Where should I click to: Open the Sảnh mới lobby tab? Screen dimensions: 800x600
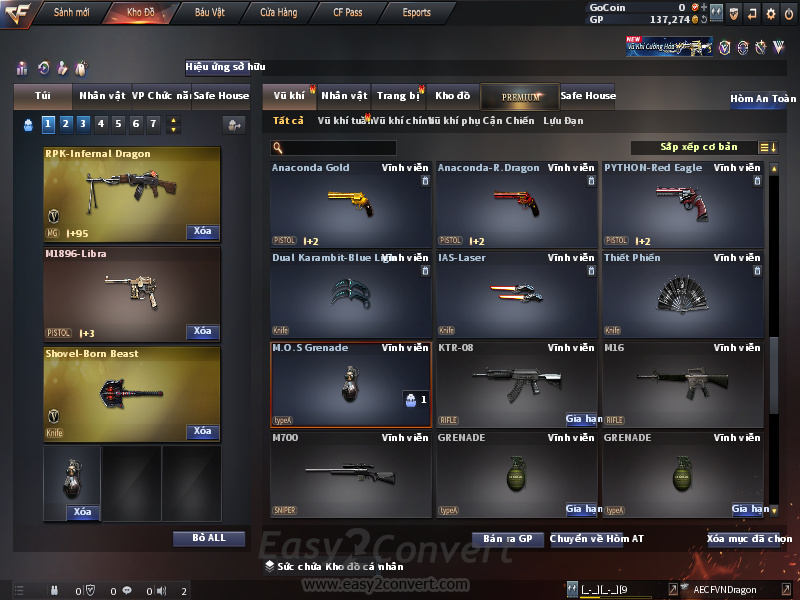tap(71, 13)
